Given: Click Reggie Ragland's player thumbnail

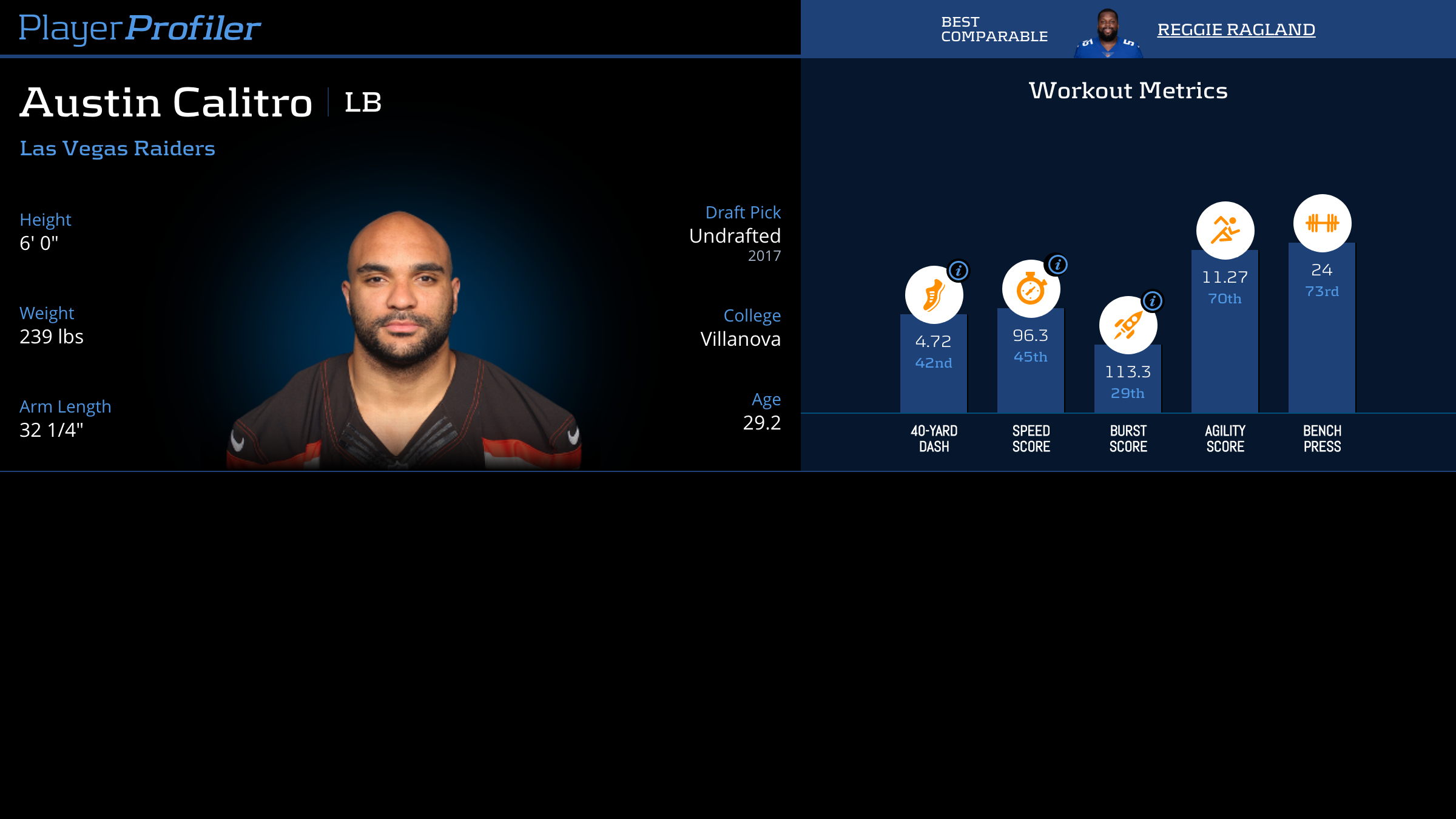Looking at the screenshot, I should 1108,34.
